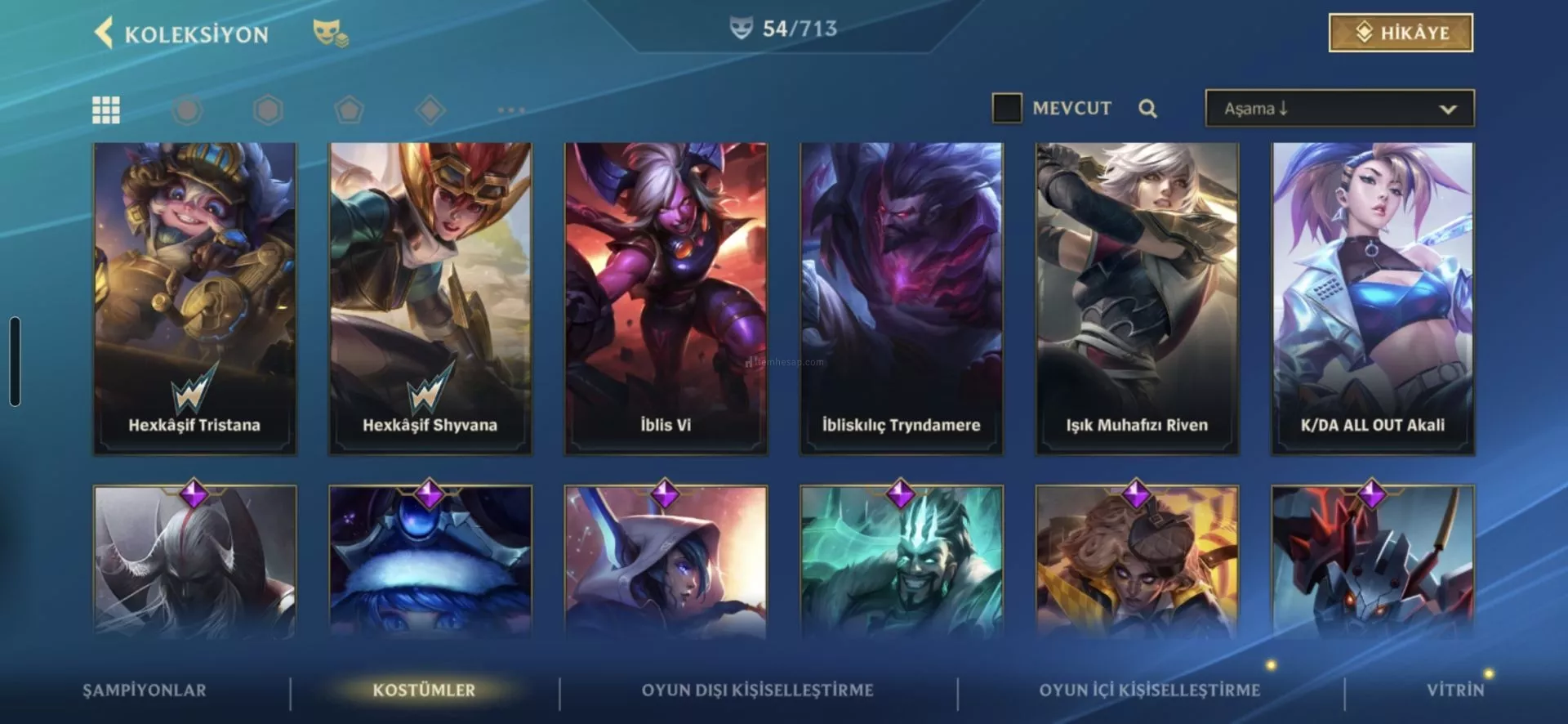Filter skins by the diamond rarity icon
The image size is (1568, 724).
click(x=430, y=109)
